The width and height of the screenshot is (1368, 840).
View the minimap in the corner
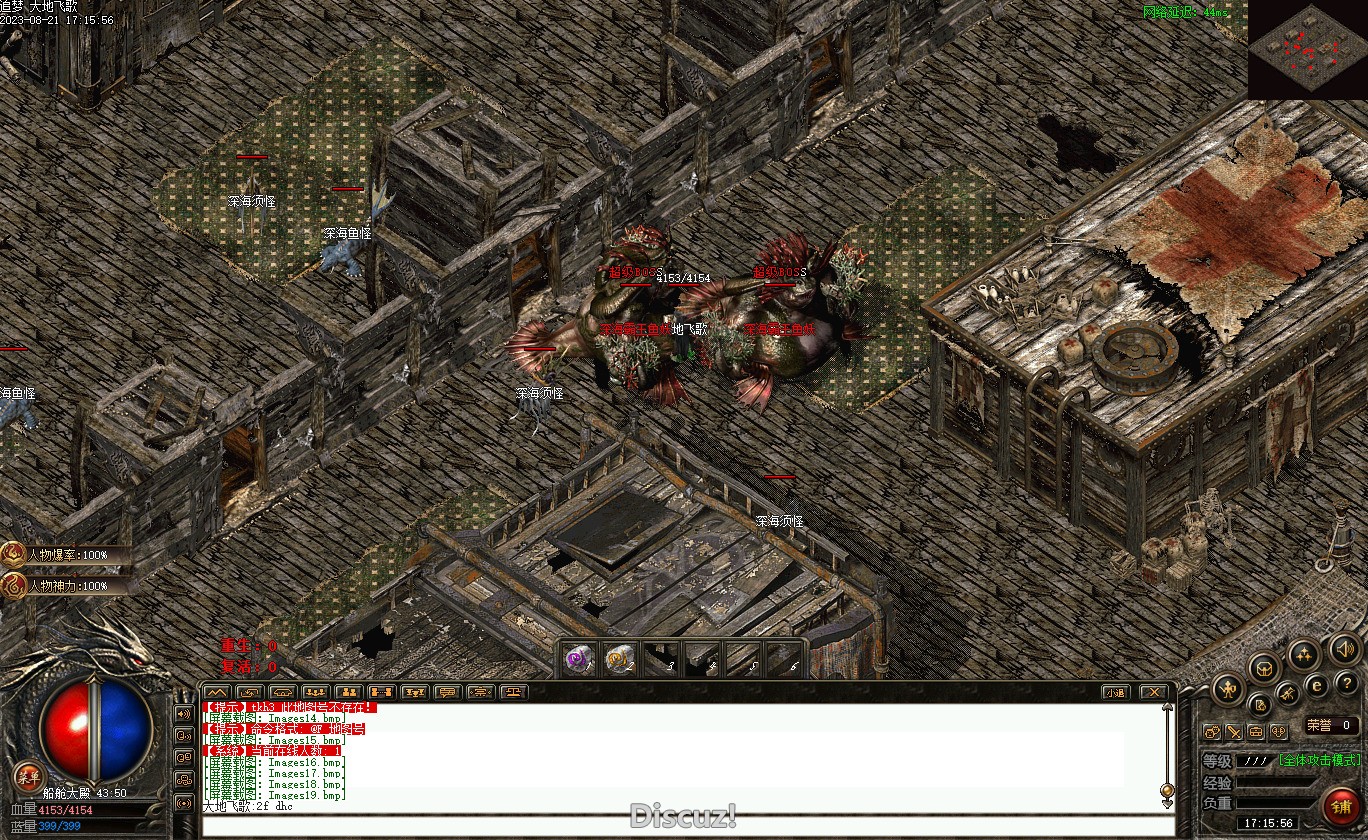(1308, 49)
